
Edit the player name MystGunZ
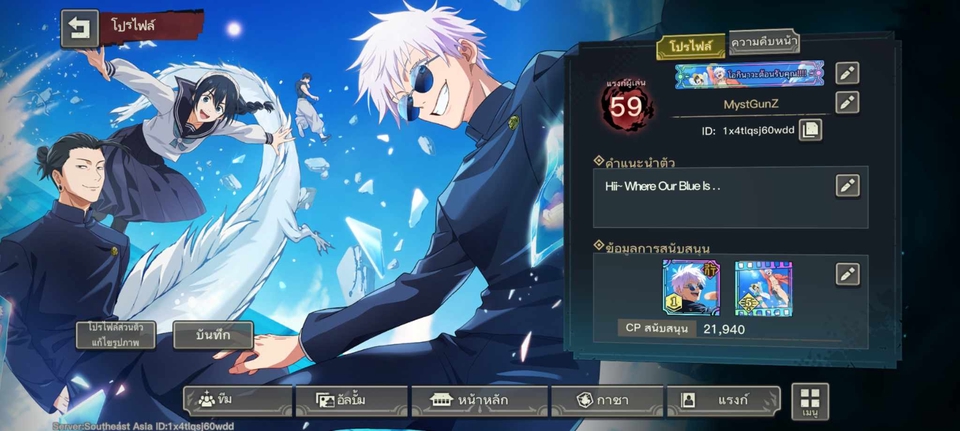(847, 102)
